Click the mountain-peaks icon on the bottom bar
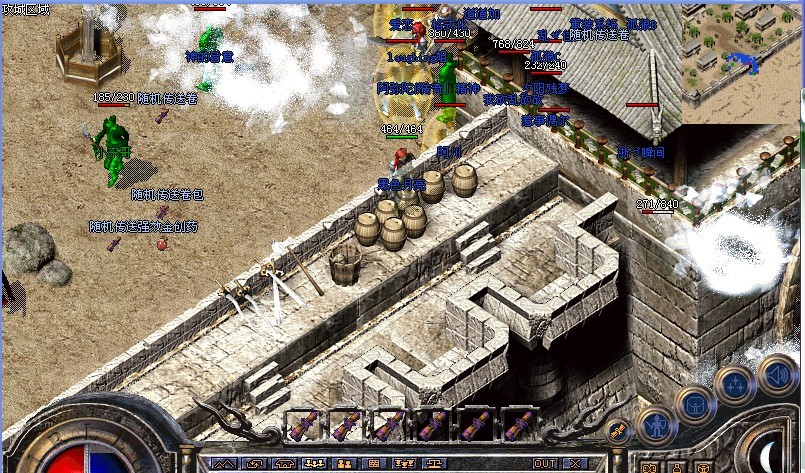 click(223, 464)
